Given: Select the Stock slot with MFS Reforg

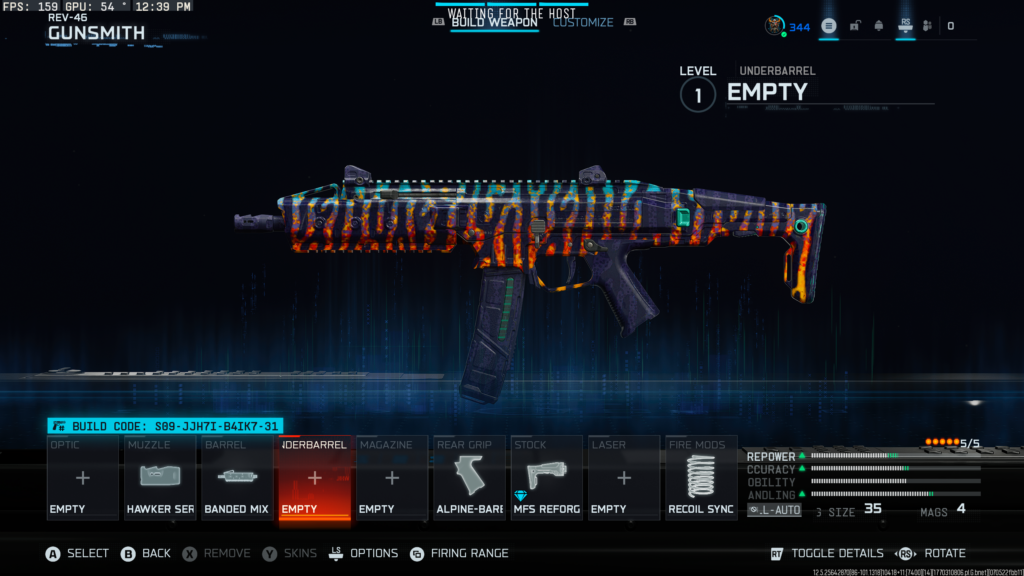Looking at the screenshot, I should (546, 478).
